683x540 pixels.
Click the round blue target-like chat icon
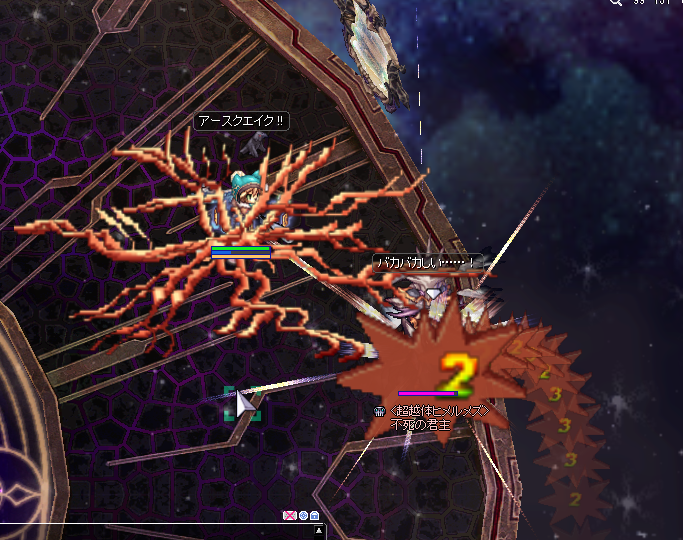coord(303,515)
